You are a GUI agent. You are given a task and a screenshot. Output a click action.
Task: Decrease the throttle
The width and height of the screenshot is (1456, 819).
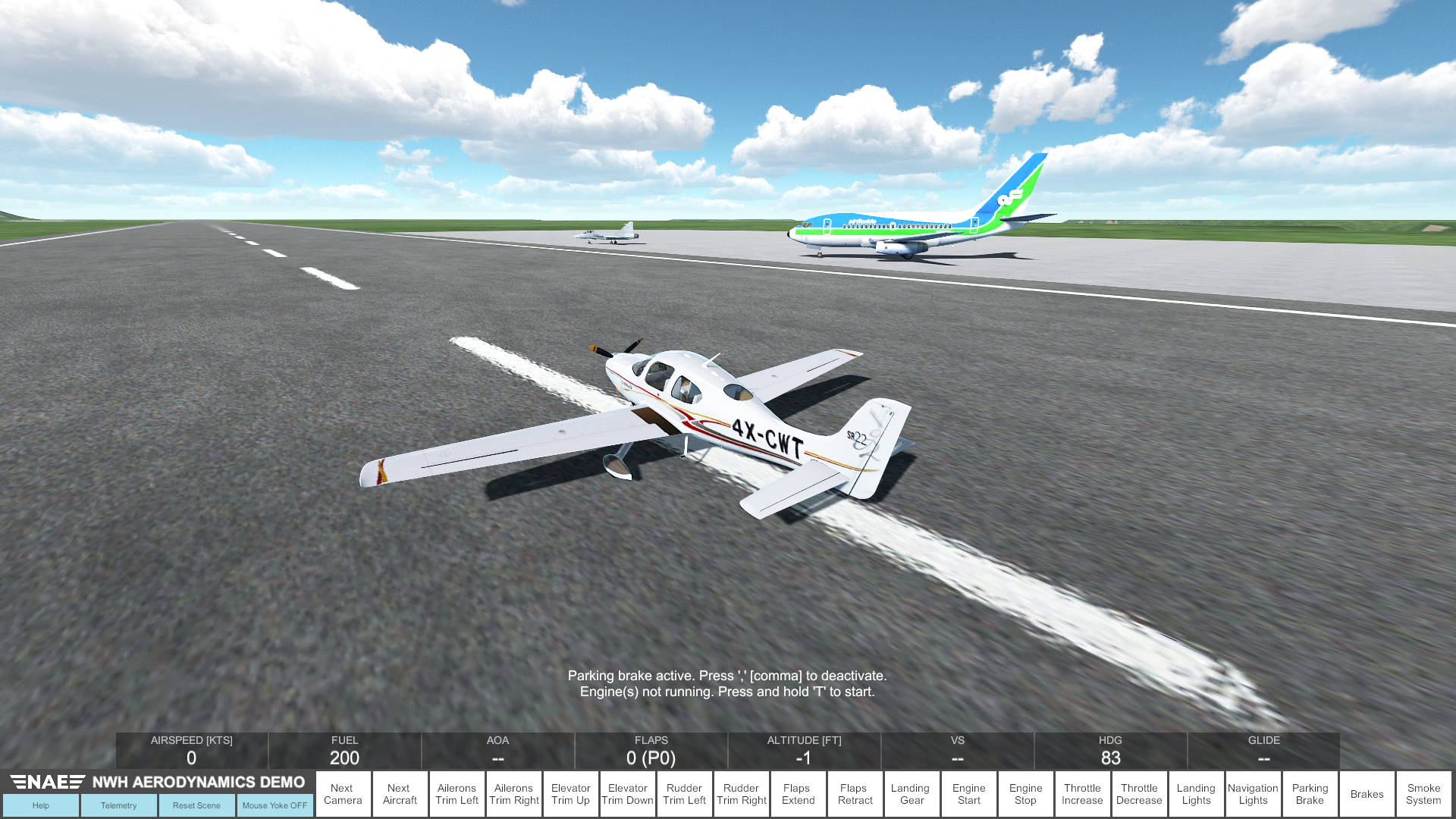[x=1139, y=793]
